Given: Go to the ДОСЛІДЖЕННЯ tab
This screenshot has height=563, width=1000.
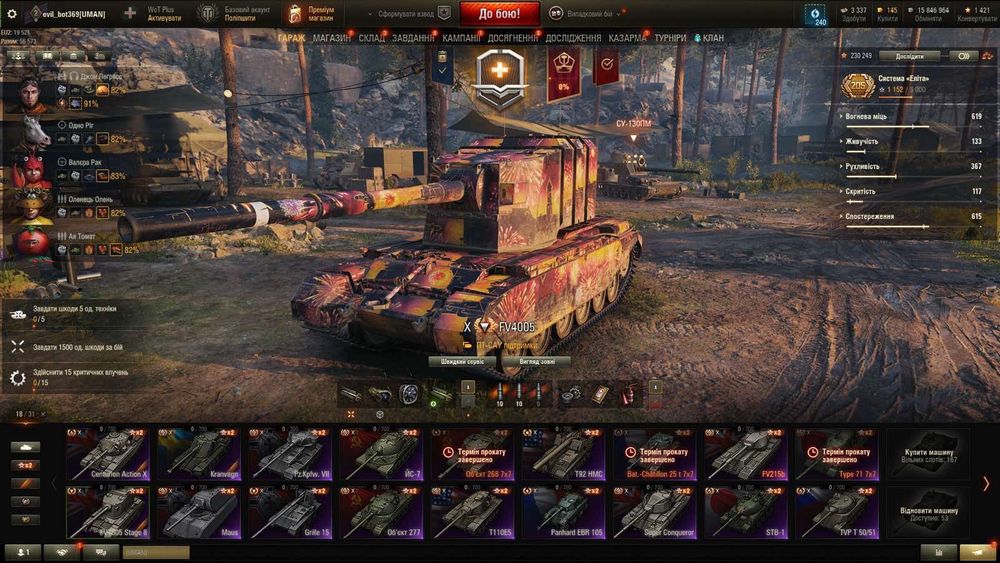Looking at the screenshot, I should coord(573,38).
